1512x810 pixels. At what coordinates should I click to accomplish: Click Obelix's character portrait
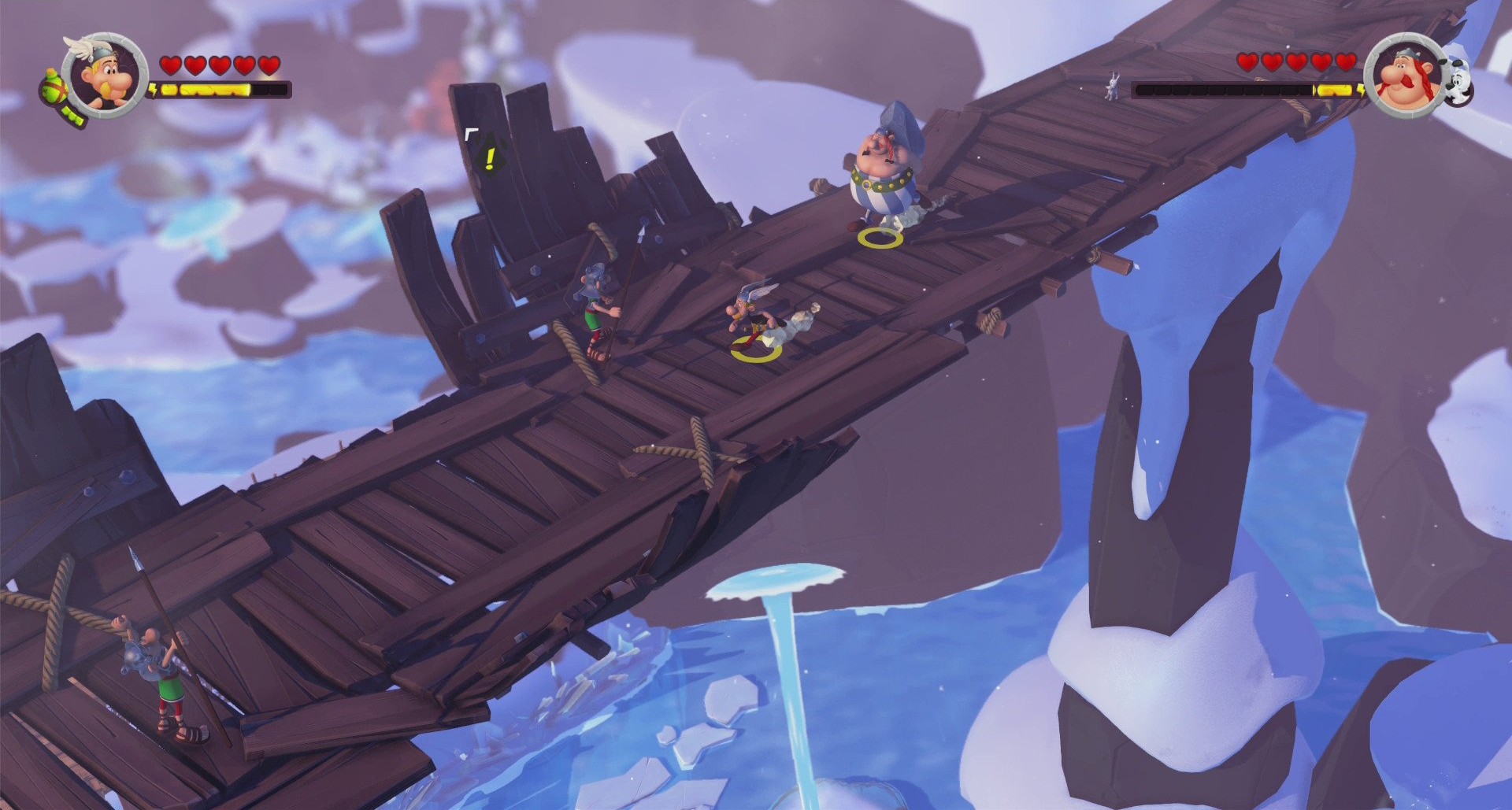(1406, 75)
